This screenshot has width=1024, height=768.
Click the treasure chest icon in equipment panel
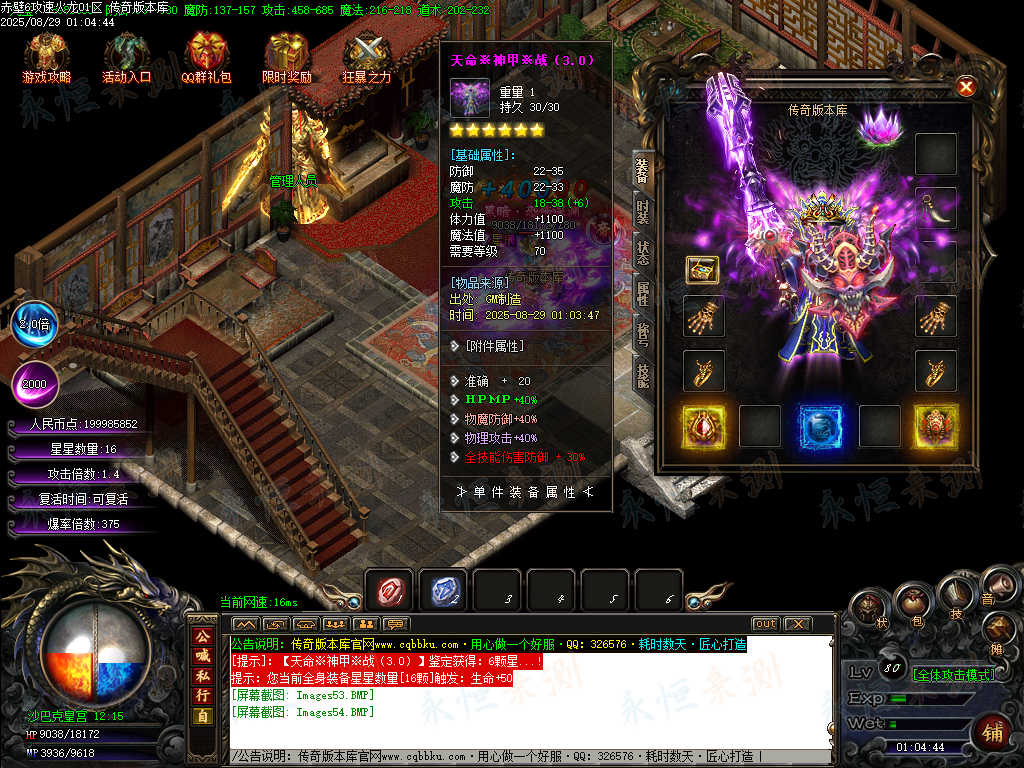(703, 269)
